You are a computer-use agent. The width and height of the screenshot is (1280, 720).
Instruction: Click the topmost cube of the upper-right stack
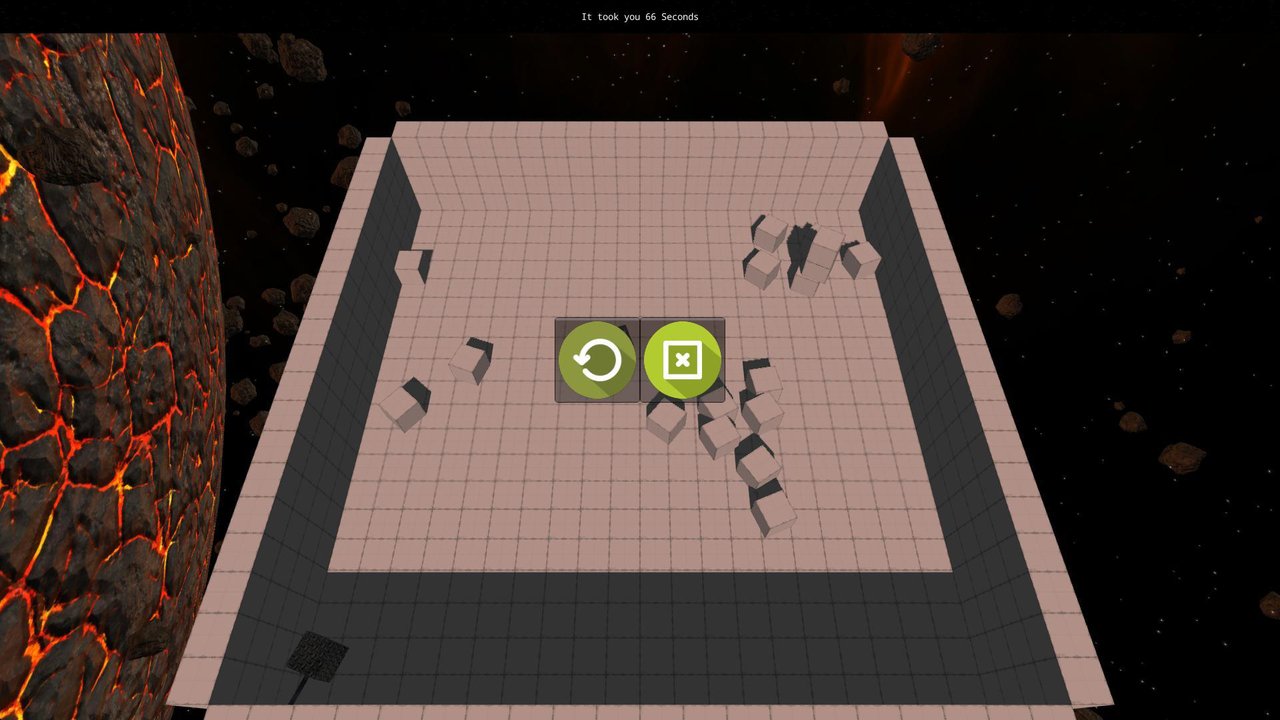pyautogui.click(x=770, y=235)
